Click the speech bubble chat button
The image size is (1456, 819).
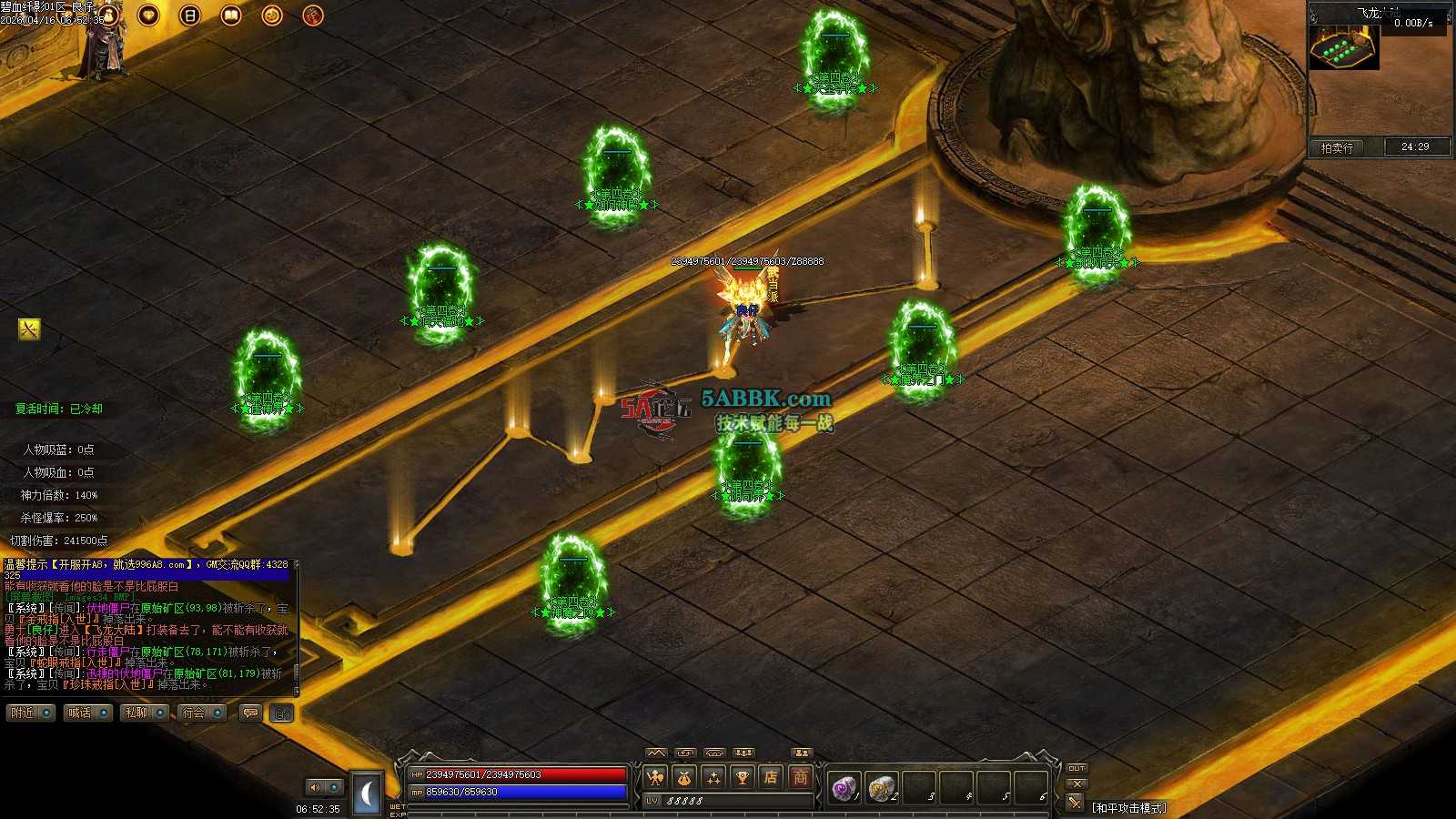[x=250, y=713]
